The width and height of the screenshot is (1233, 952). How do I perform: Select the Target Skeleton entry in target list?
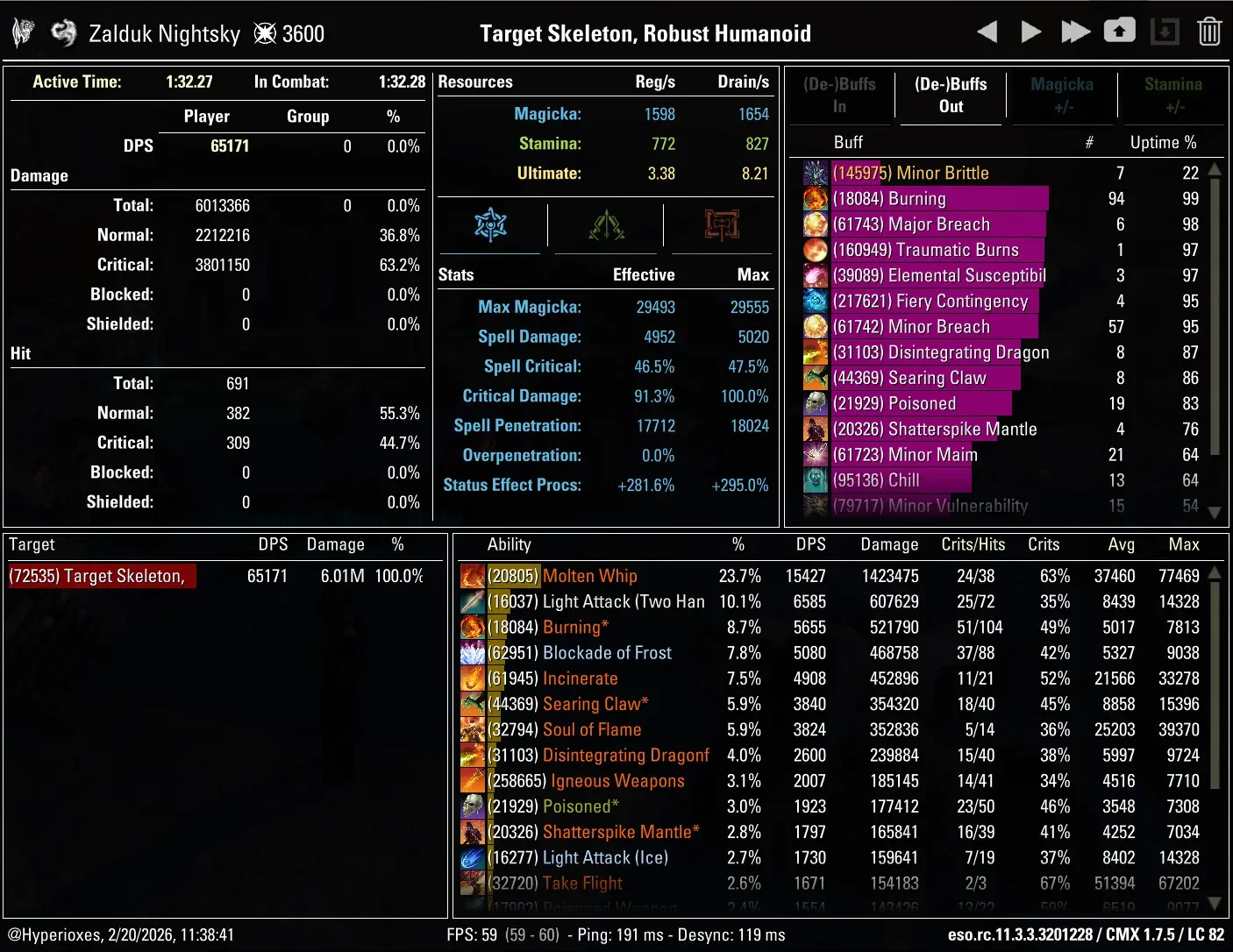point(101,576)
